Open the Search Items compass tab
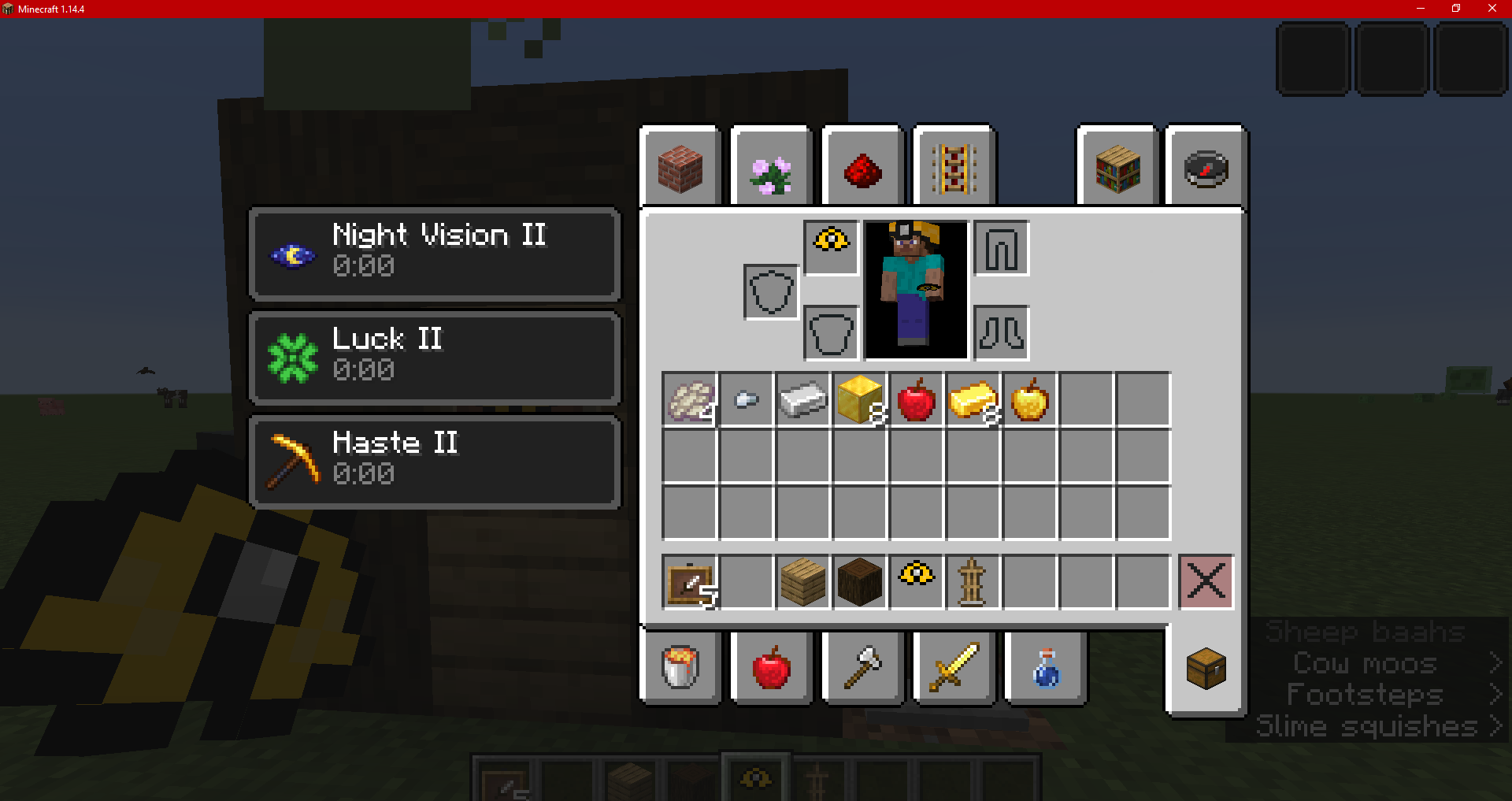Image resolution: width=1512 pixels, height=801 pixels. pyautogui.click(x=1205, y=167)
